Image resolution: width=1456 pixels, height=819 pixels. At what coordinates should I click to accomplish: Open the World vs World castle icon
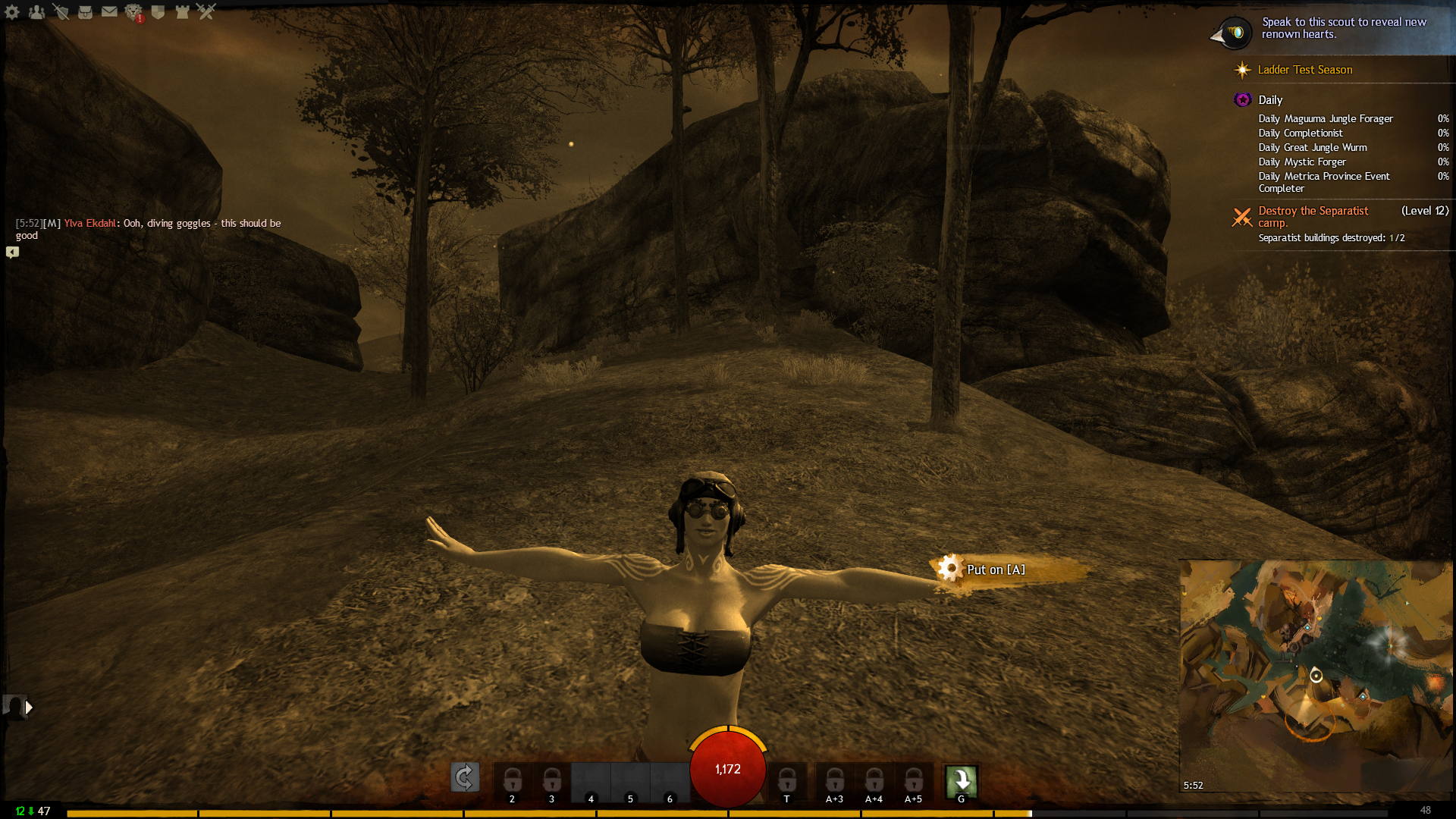182,11
